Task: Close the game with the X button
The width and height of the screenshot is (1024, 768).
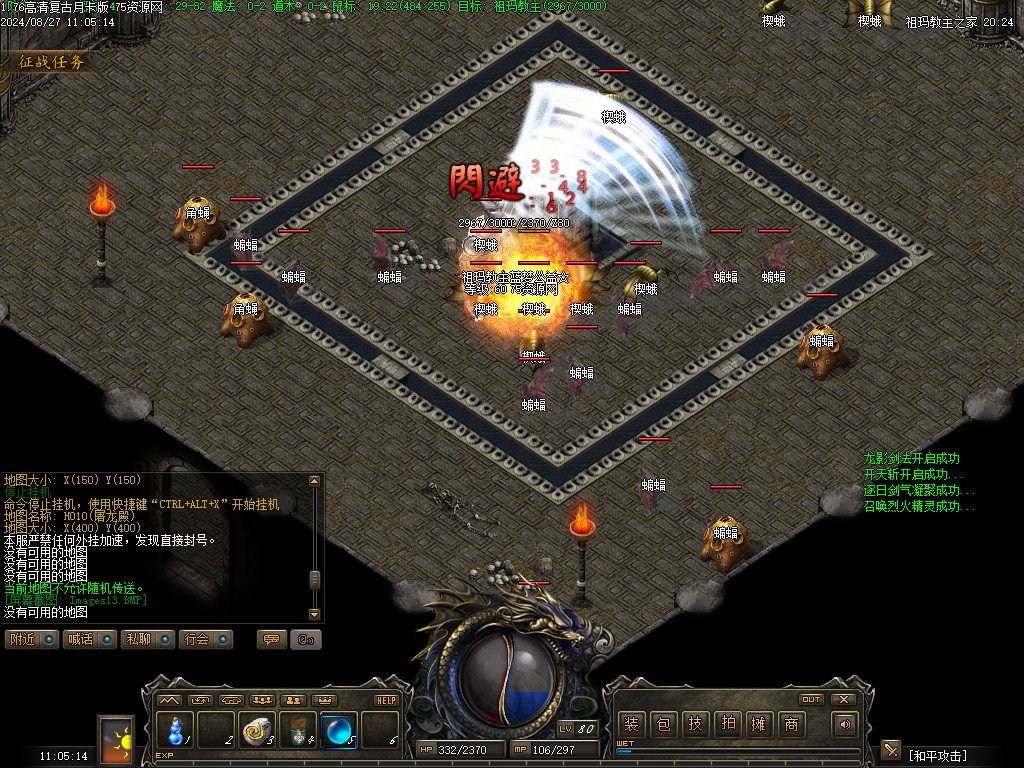Action: point(843,699)
